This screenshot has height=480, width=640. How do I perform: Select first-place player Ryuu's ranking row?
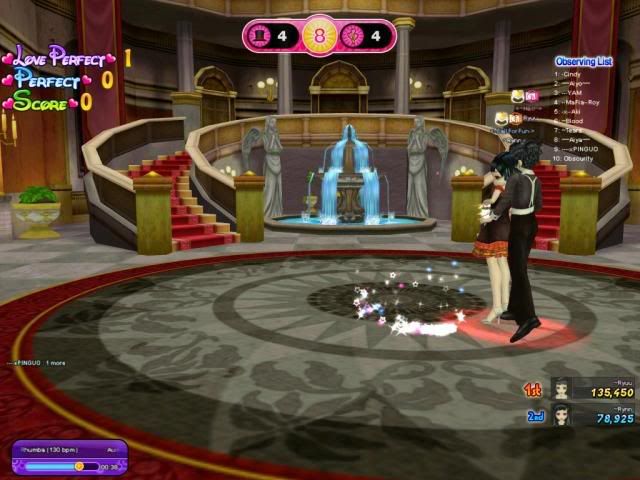(591, 389)
